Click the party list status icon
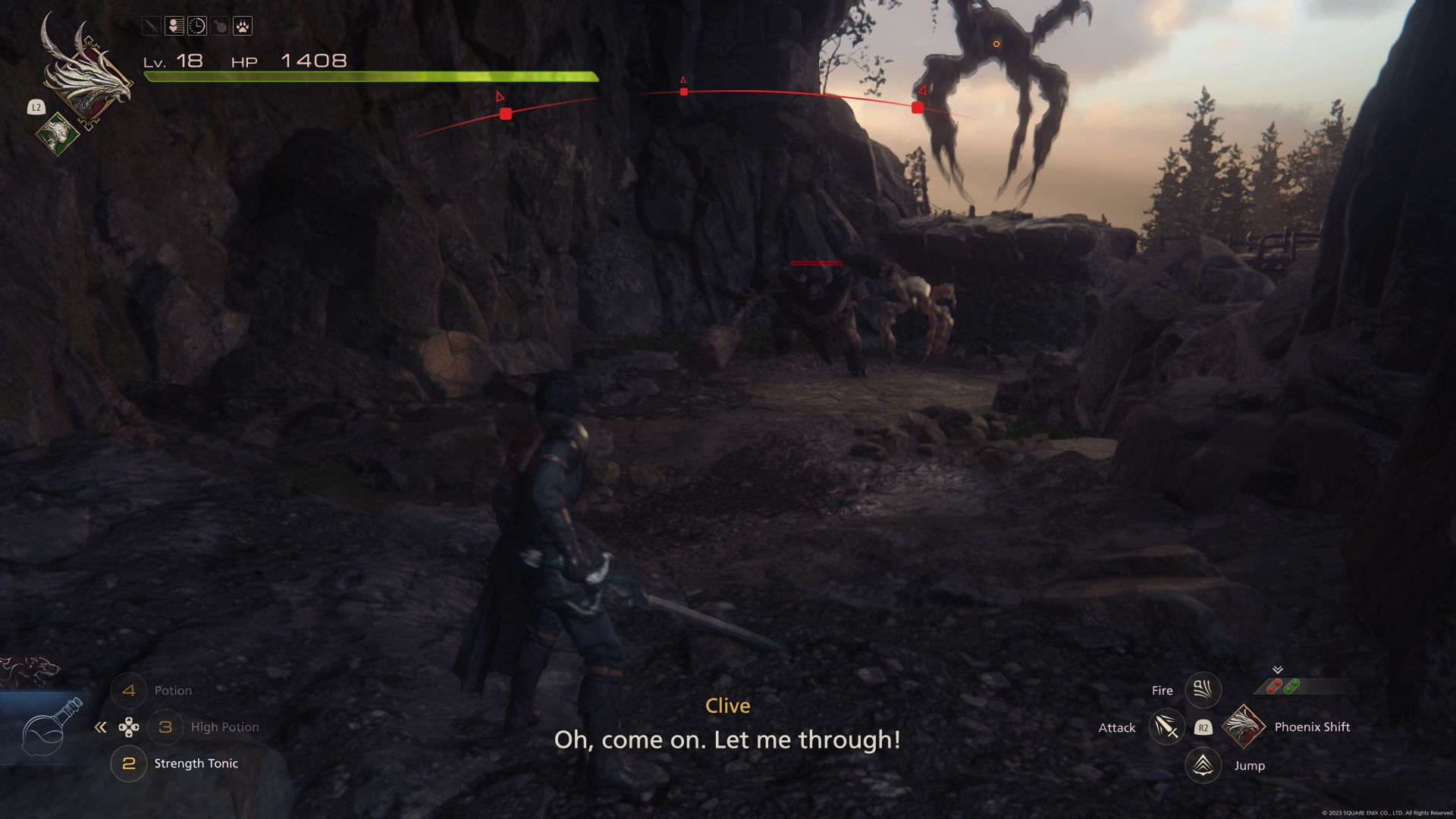Screen dimensions: 1456x819 (174, 26)
